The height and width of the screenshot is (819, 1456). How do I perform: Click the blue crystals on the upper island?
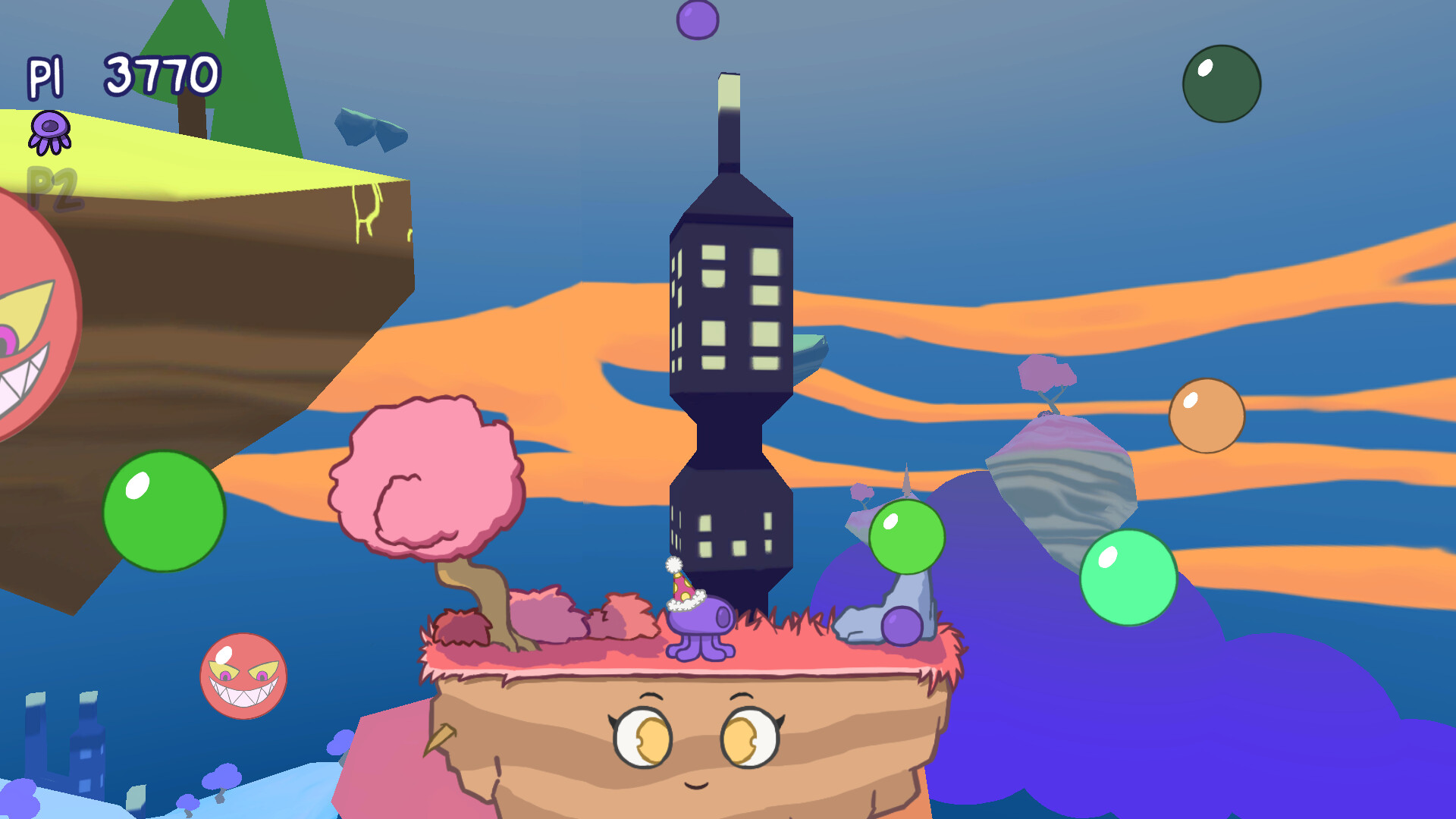tap(372, 129)
